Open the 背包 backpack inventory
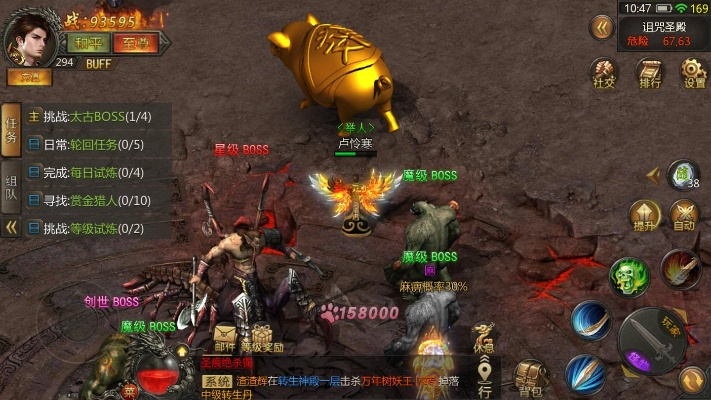Image resolution: width=711 pixels, height=400 pixels. pyautogui.click(x=529, y=376)
